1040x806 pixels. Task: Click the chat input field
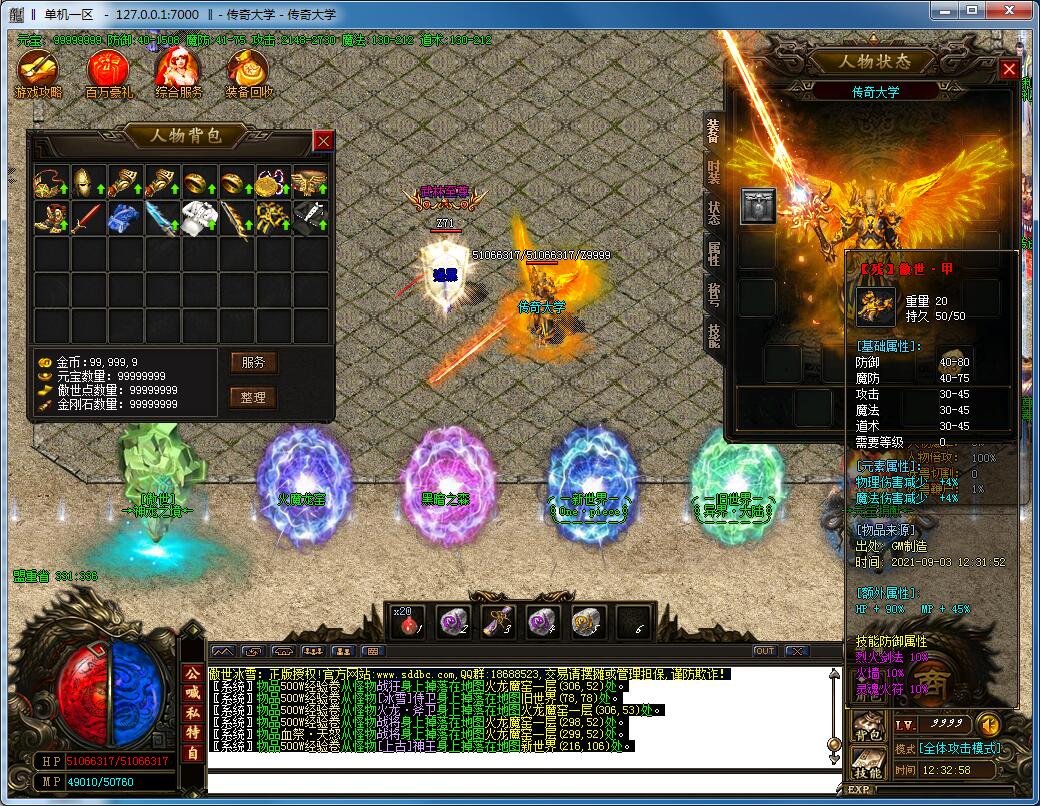(x=520, y=780)
